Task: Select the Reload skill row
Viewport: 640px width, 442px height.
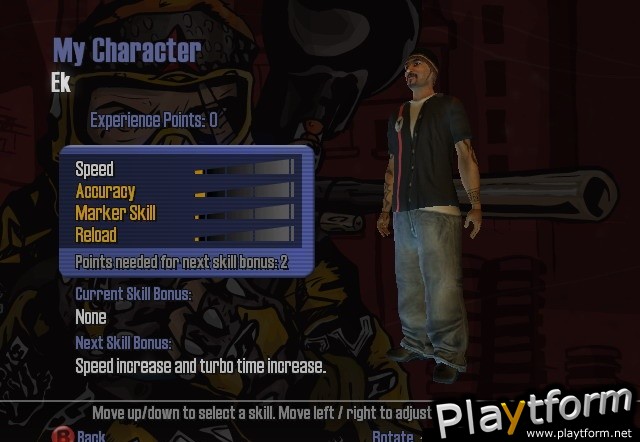Action: click(96, 235)
